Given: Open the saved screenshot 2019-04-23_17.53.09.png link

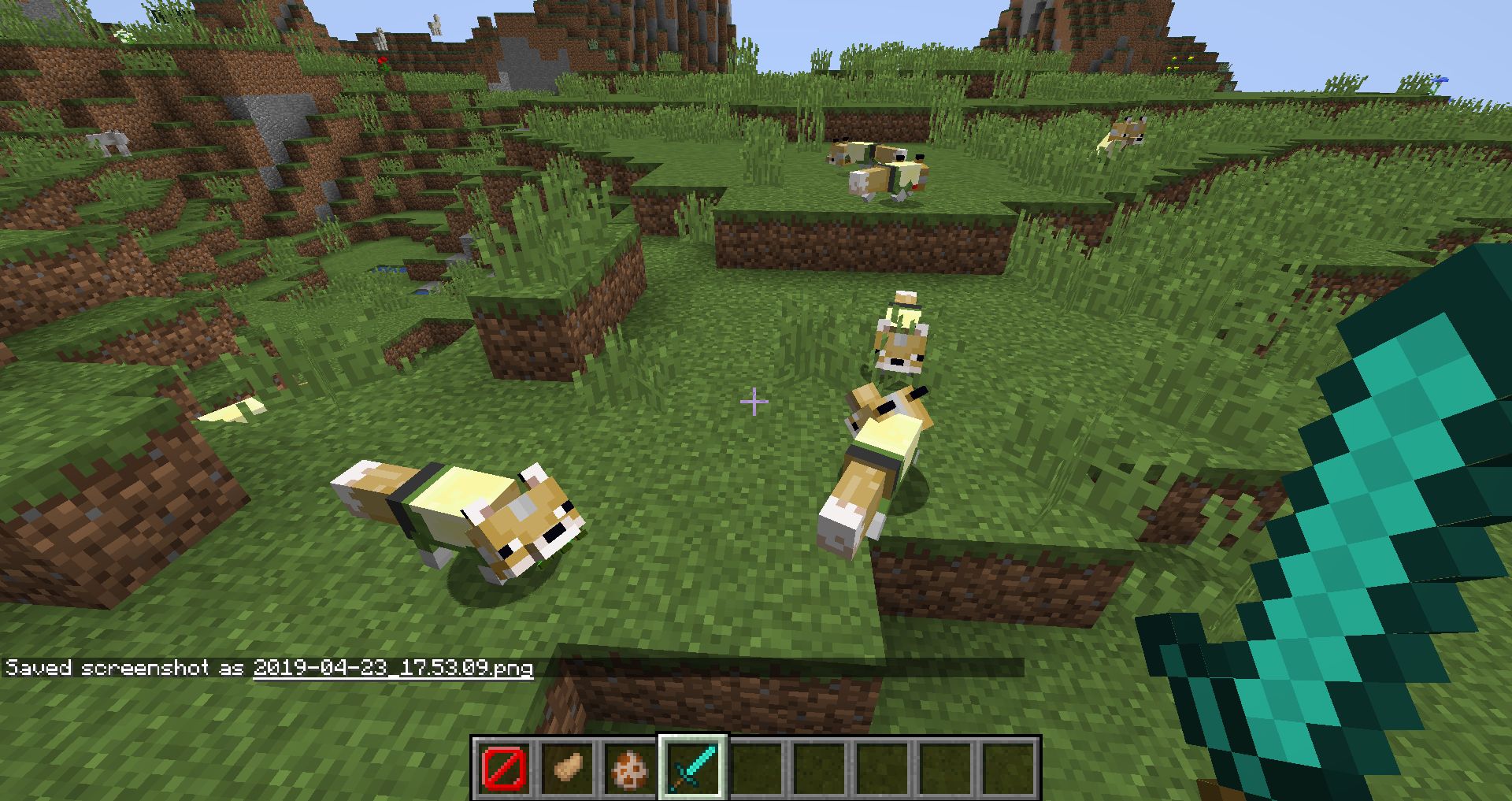Looking at the screenshot, I should click(x=391, y=668).
